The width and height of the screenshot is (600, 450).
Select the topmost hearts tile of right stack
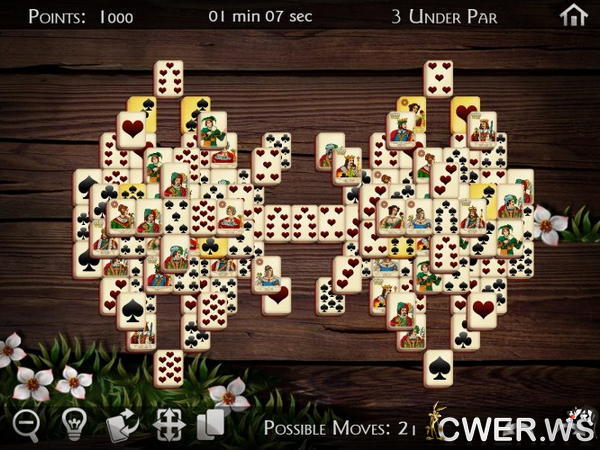[438, 78]
